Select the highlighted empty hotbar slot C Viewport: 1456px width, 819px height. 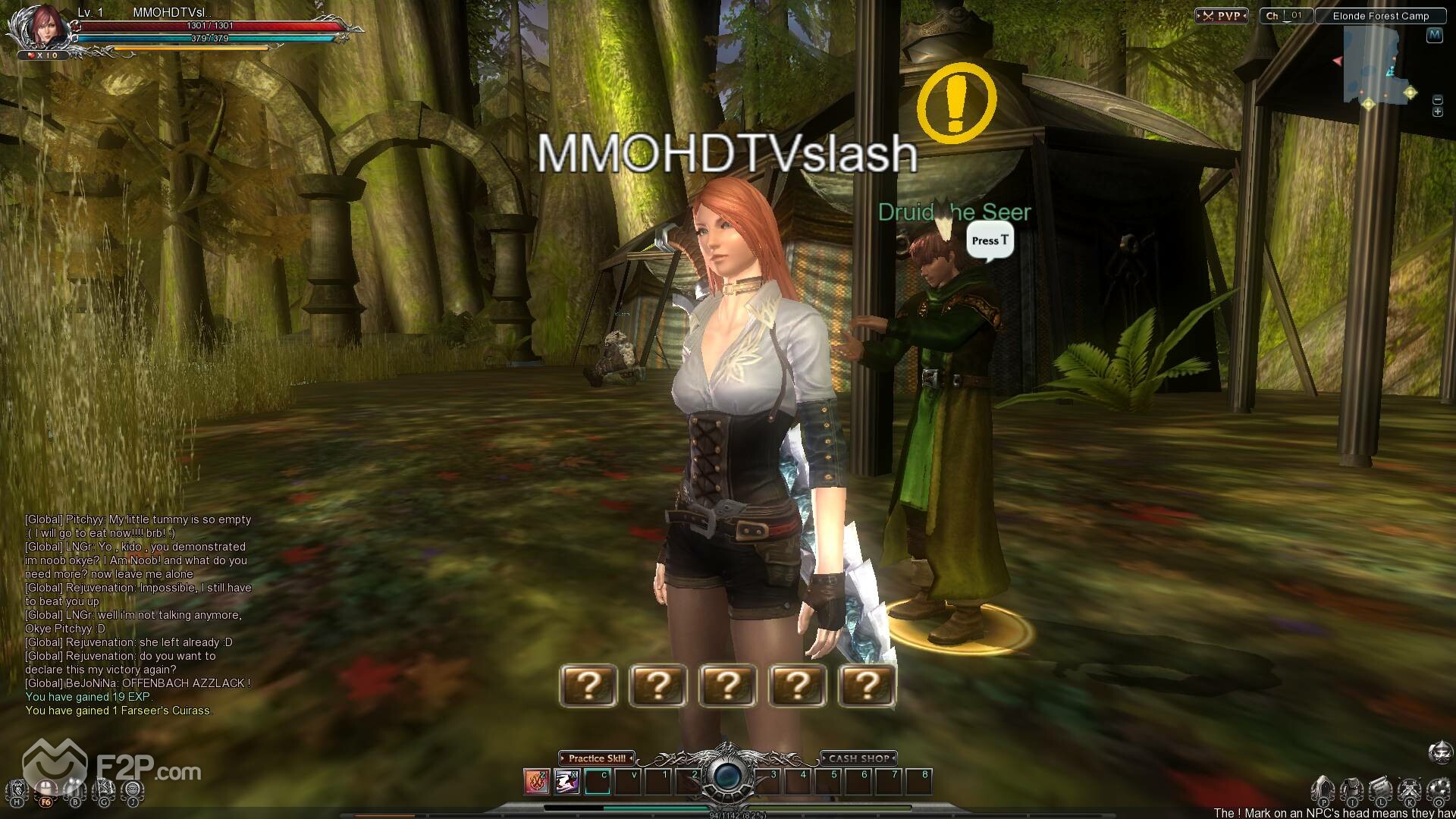pos(598,781)
